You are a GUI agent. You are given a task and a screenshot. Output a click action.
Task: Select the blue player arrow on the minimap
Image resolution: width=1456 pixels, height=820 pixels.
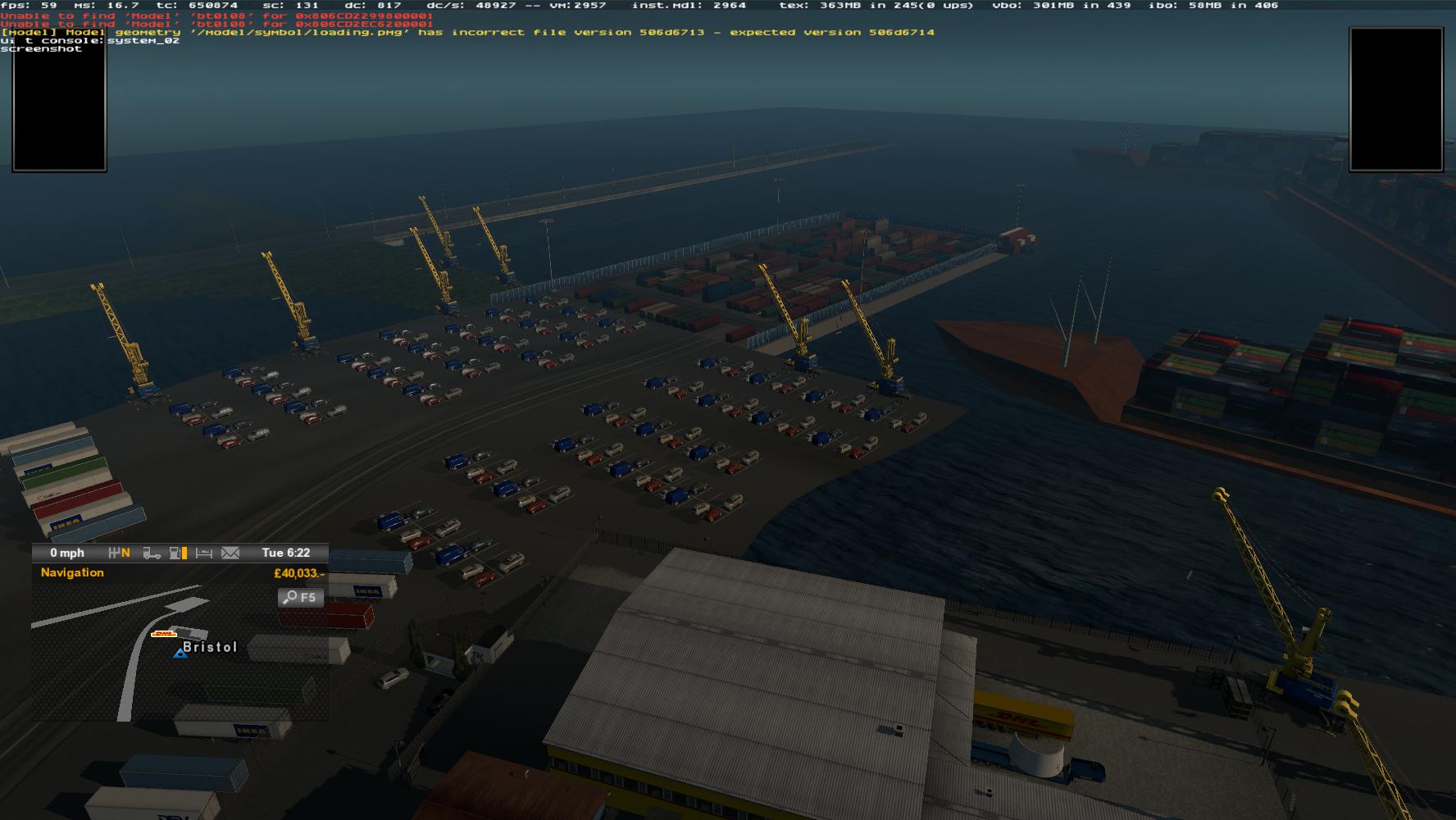click(x=180, y=653)
